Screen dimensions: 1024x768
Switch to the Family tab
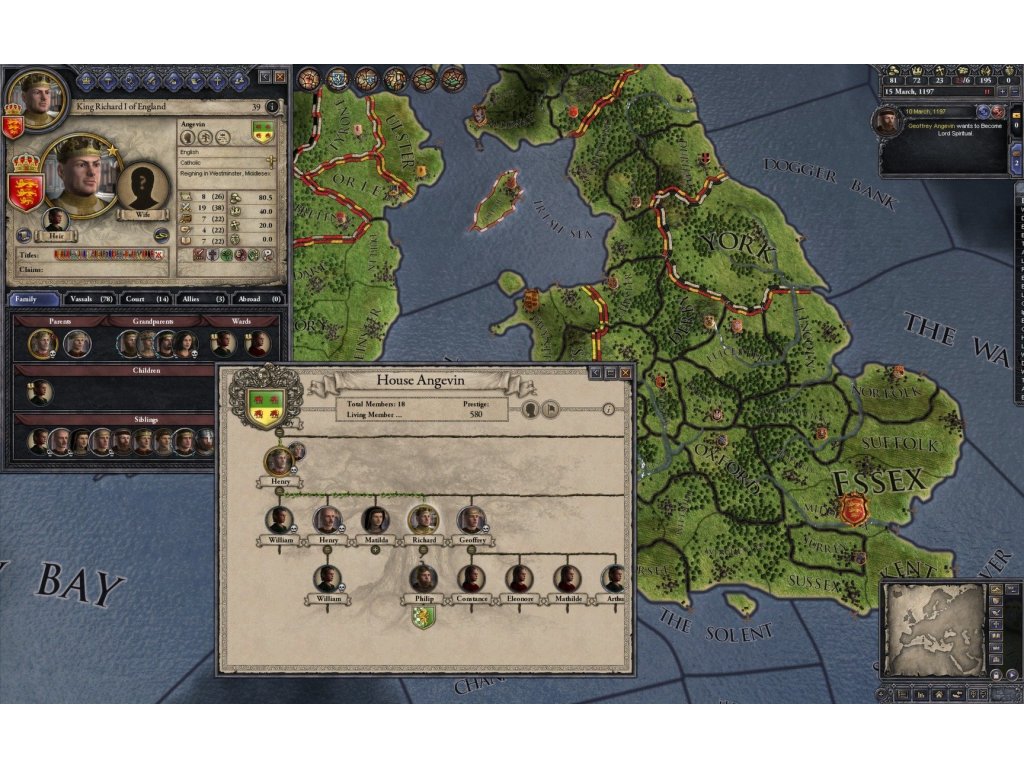tap(34, 299)
